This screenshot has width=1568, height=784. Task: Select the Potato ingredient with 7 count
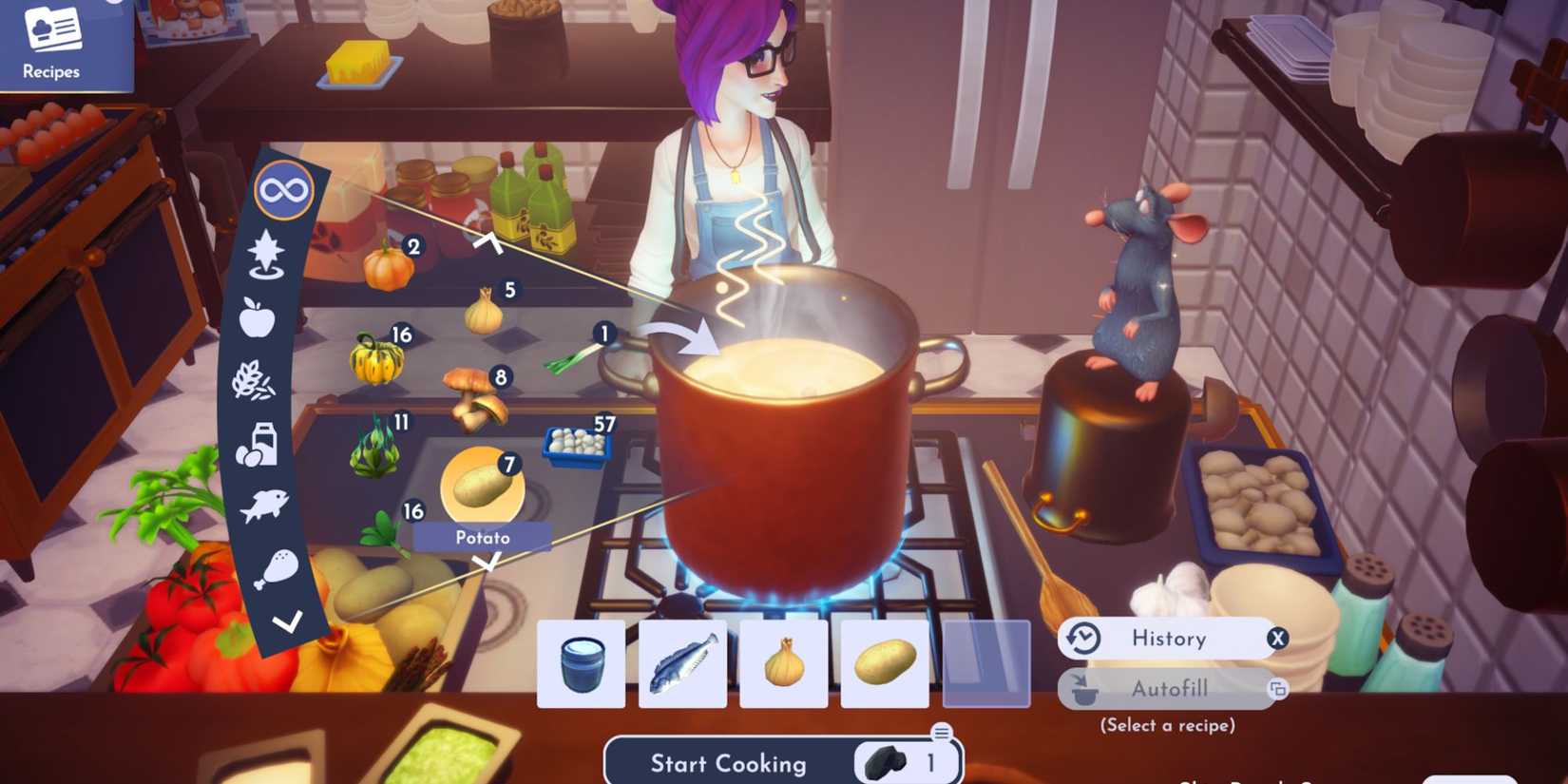coord(483,488)
